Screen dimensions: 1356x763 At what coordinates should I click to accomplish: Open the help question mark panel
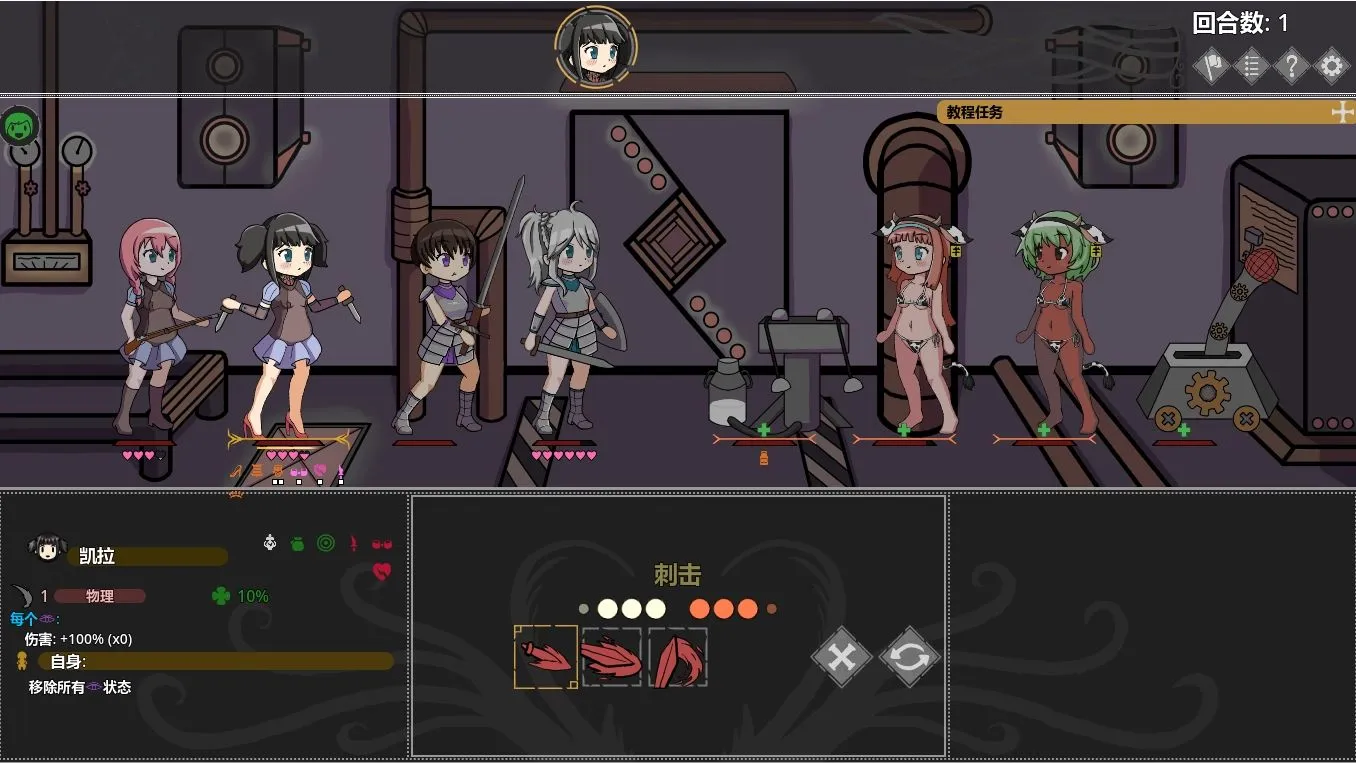[1291, 65]
